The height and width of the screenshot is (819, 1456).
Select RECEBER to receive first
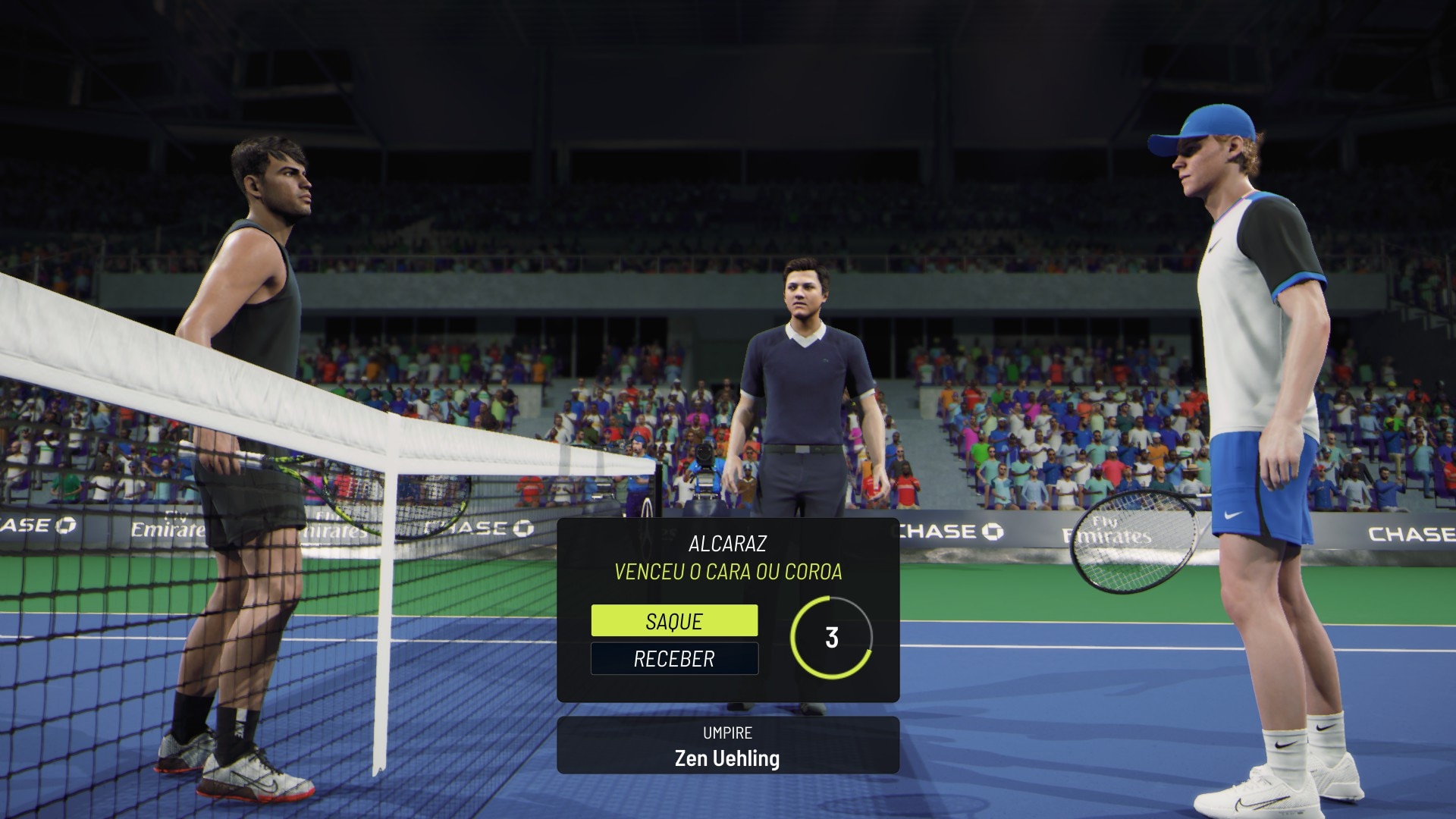[674, 658]
